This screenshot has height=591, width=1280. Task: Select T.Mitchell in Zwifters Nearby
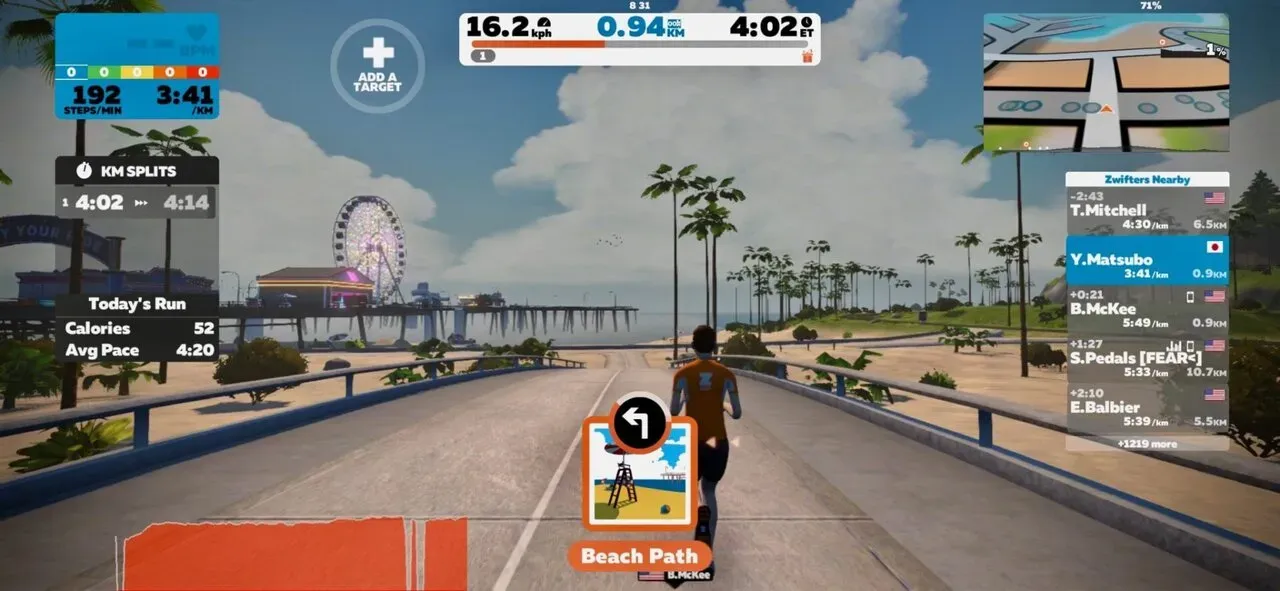(x=1146, y=211)
